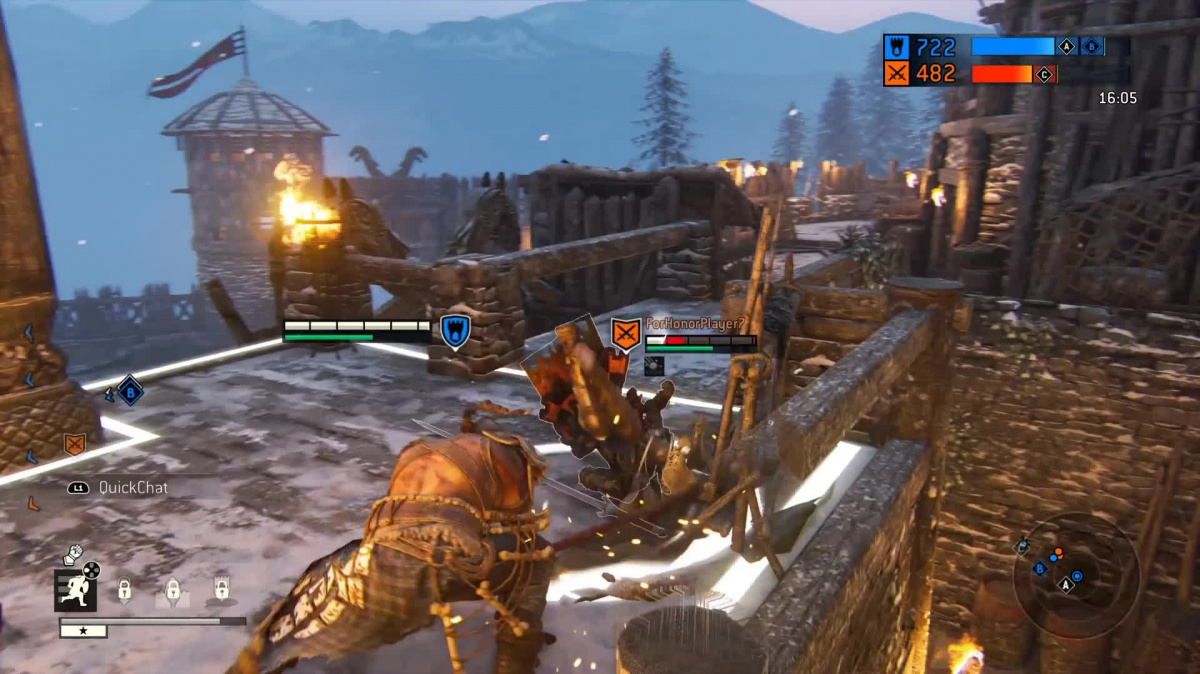Select zone B indicator on the scoreboard

[1091, 46]
